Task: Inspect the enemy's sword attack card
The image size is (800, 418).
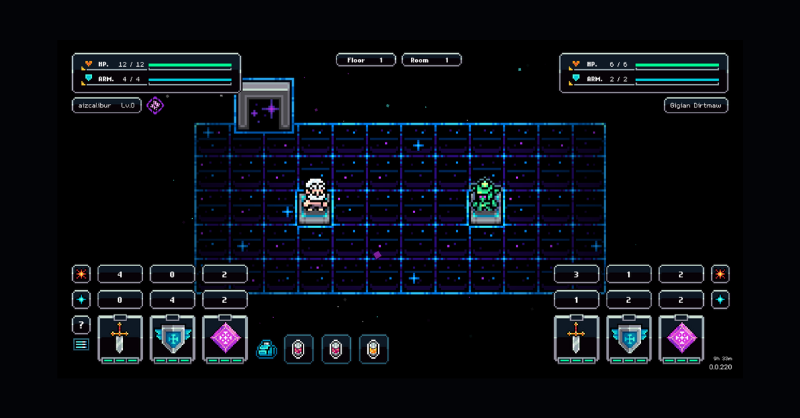Action: click(576, 338)
